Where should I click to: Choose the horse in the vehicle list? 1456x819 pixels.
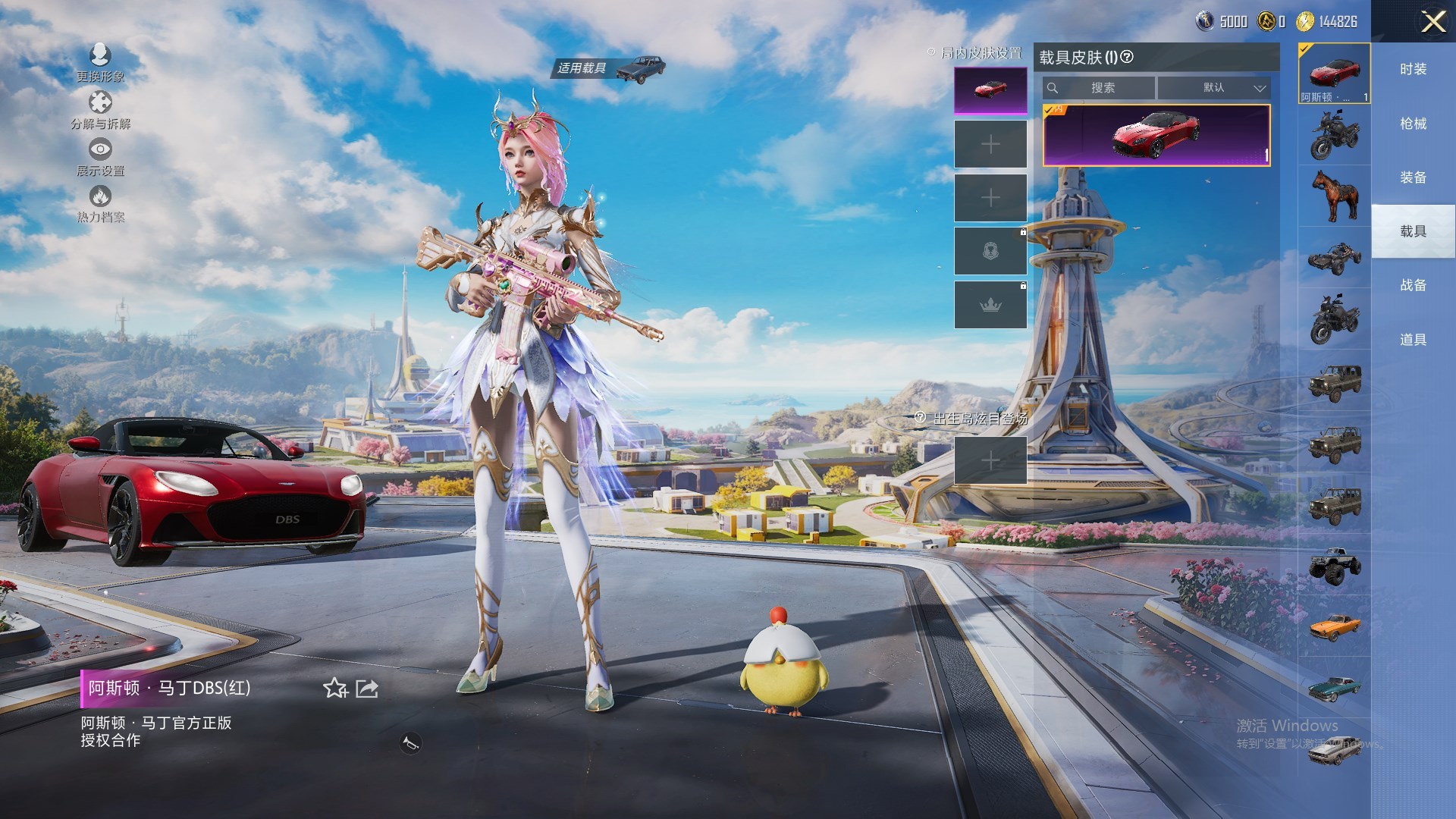(x=1335, y=195)
